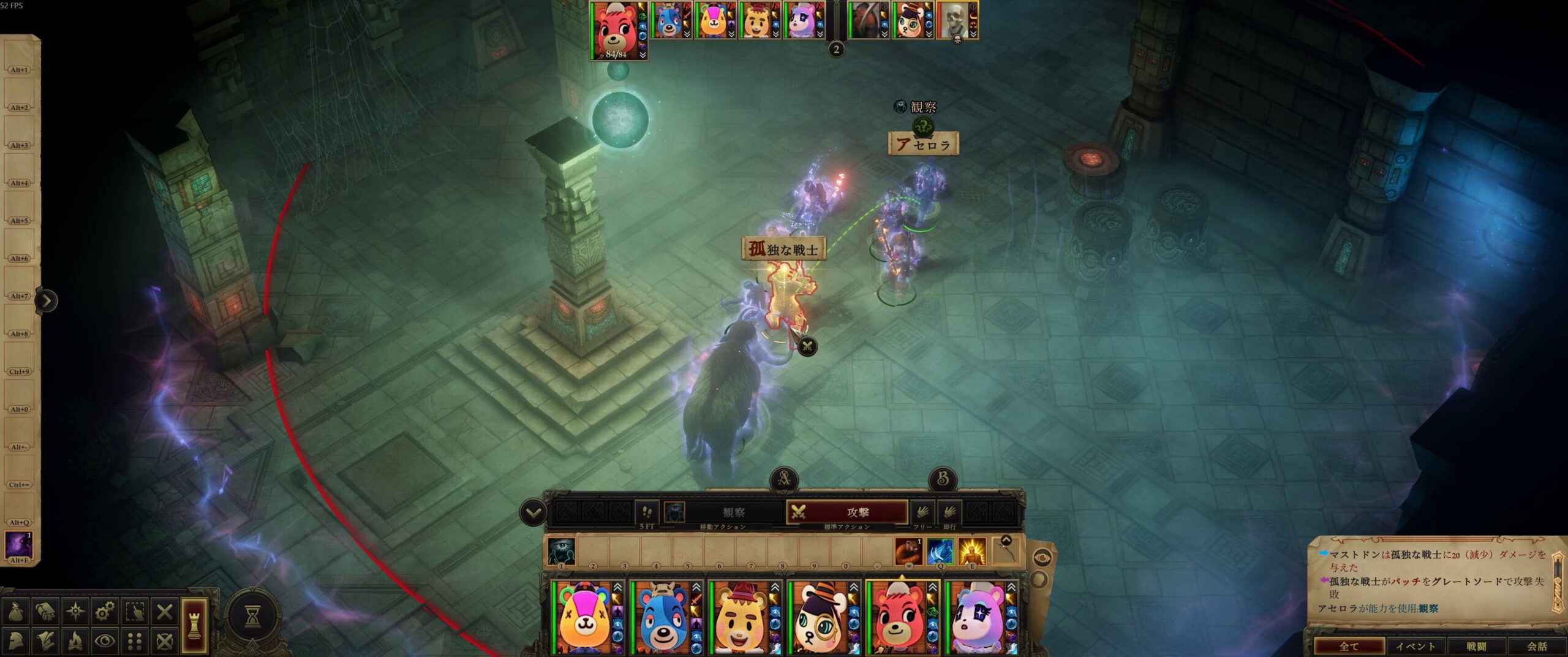This screenshot has width=1568, height=657.
Task: Switch combat log to 会話 tab
Action: tap(1536, 646)
